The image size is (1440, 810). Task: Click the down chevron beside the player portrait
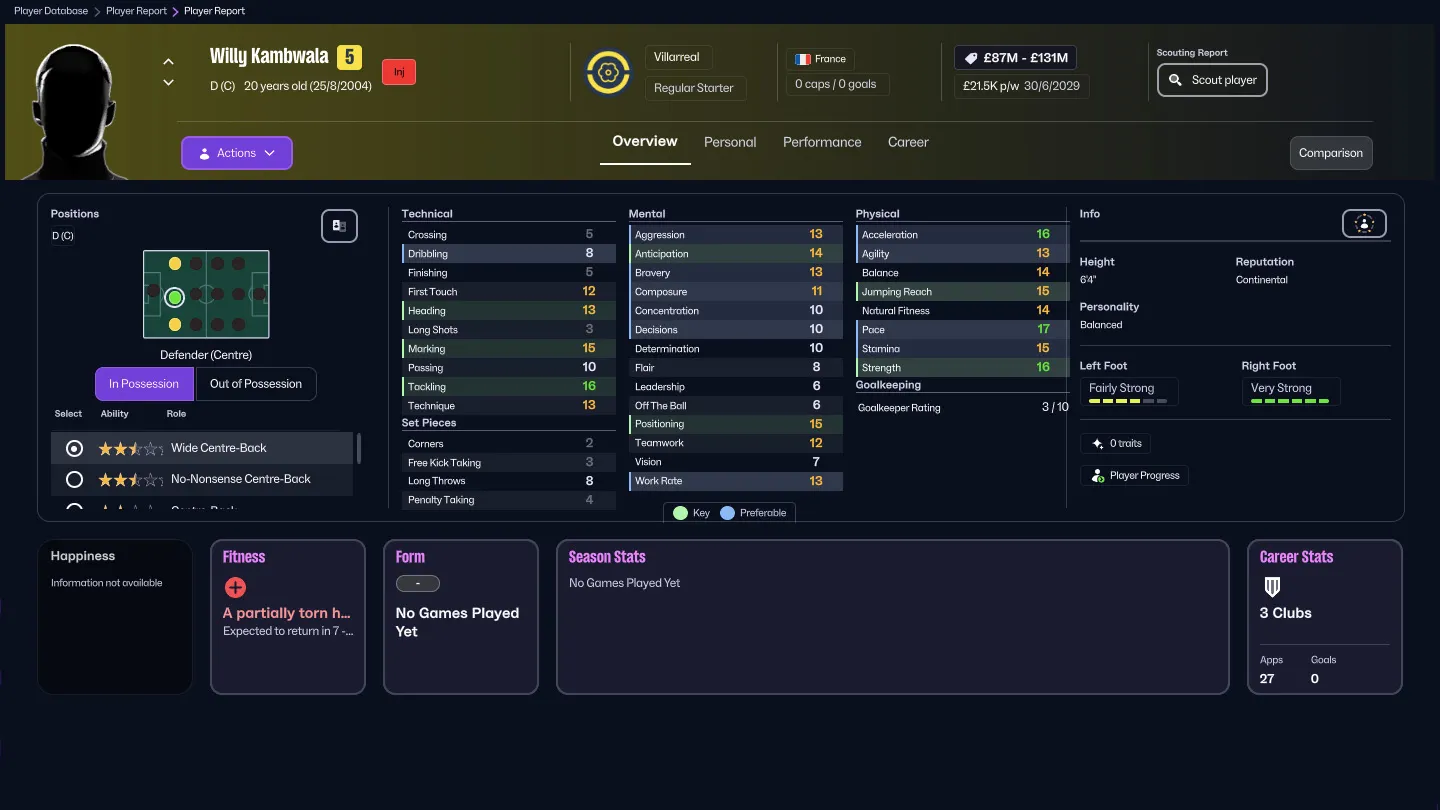[x=168, y=83]
